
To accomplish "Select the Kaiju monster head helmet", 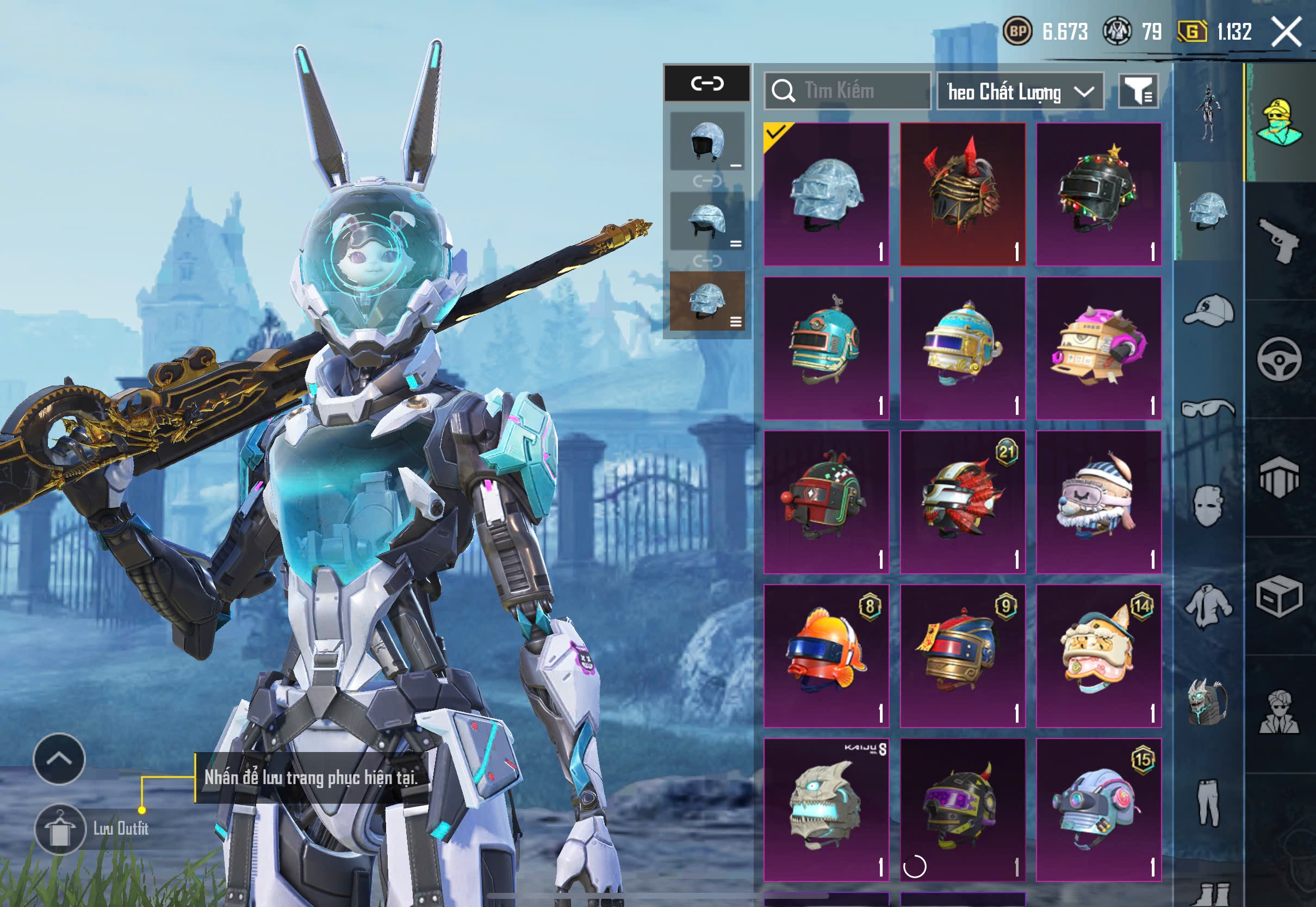I will 826,809.
